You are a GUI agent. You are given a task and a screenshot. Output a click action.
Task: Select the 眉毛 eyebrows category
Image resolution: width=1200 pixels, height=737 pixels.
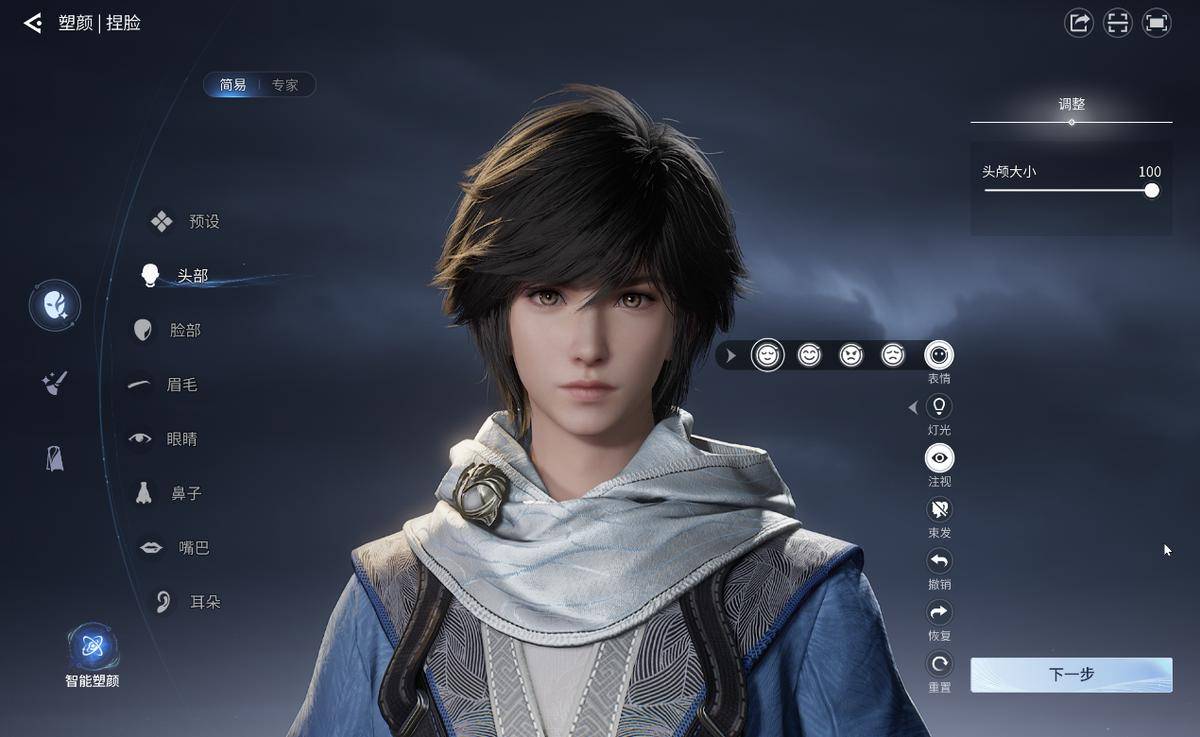(x=165, y=384)
